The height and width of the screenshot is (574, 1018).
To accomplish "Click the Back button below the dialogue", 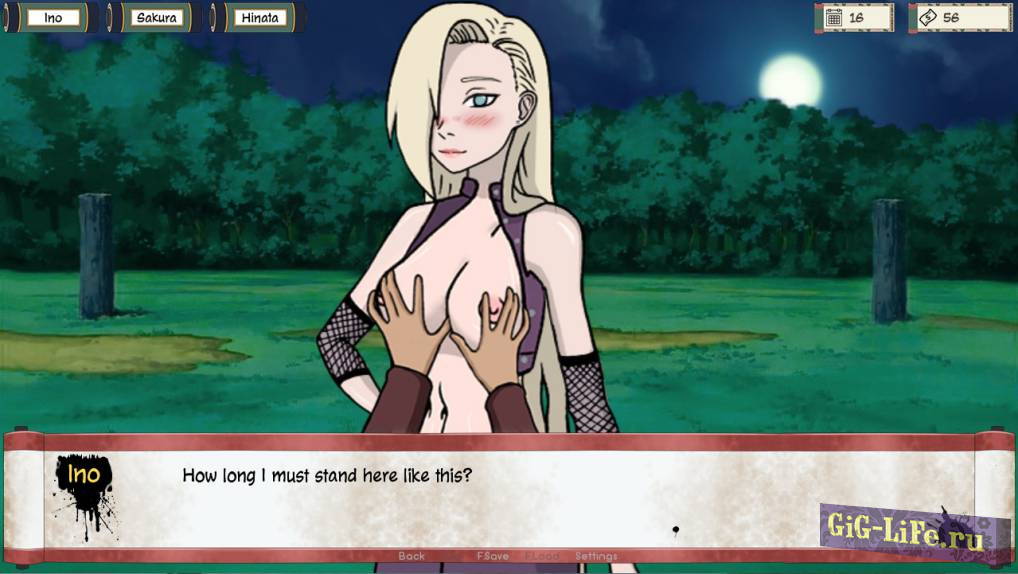I will point(411,556).
